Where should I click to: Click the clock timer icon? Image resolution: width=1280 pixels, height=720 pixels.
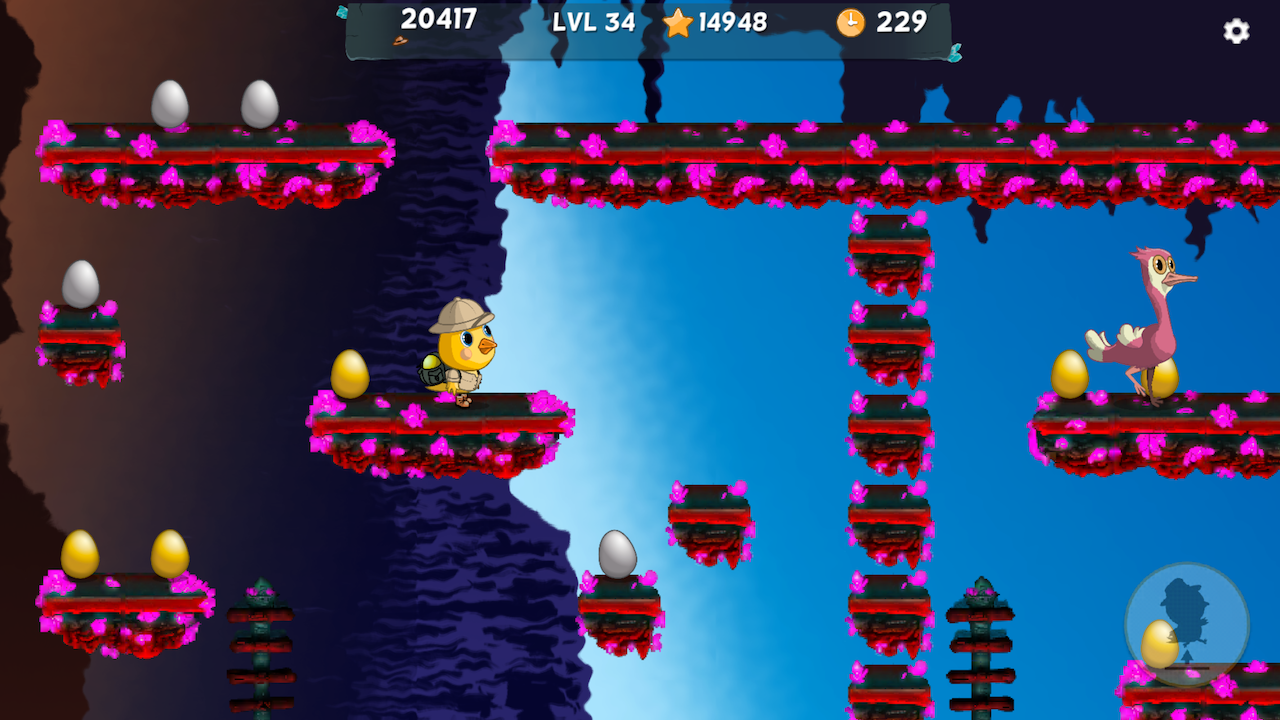849,22
